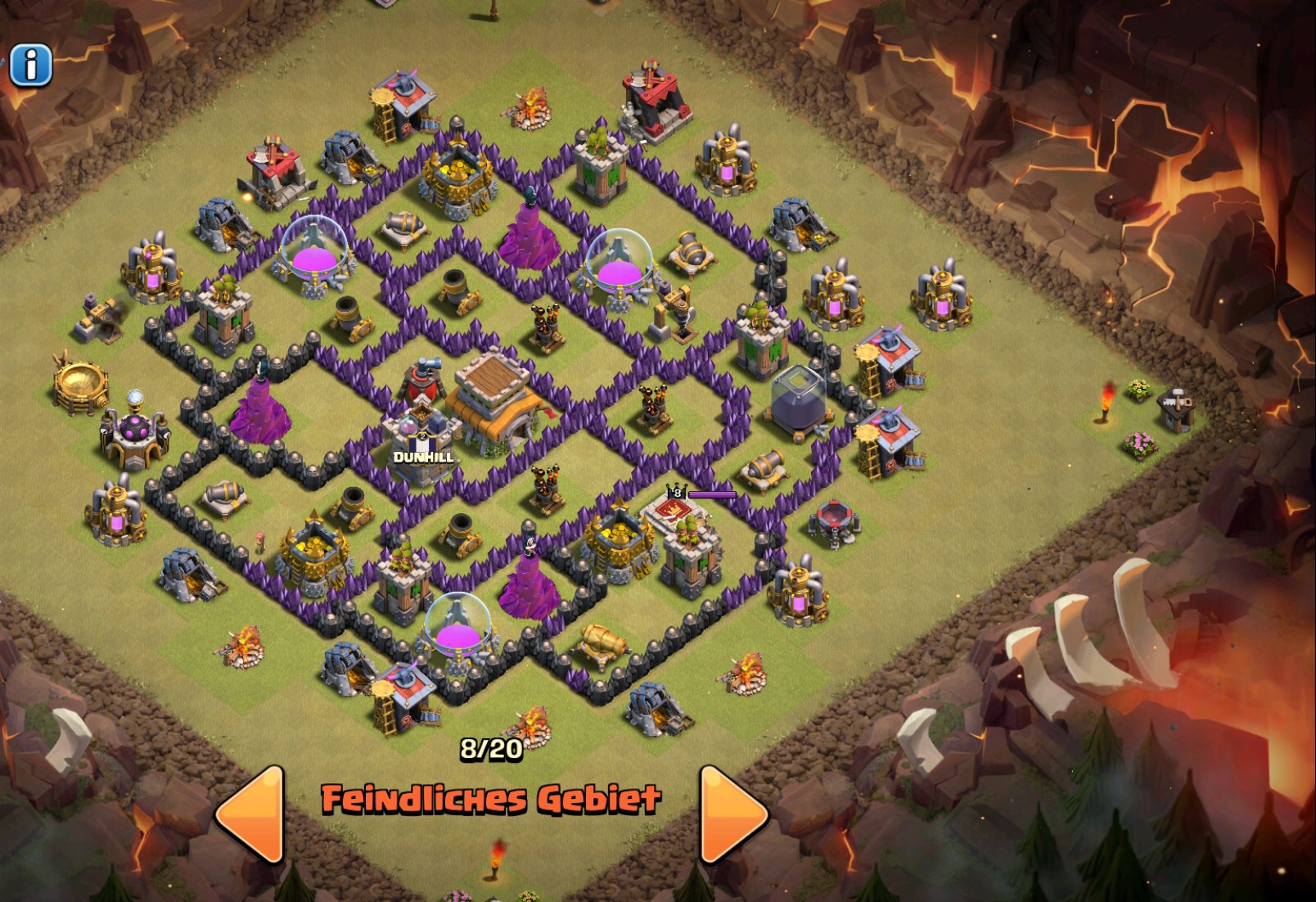The height and width of the screenshot is (902, 1316).
Task: Go to the previous enemy base
Action: 252,814
